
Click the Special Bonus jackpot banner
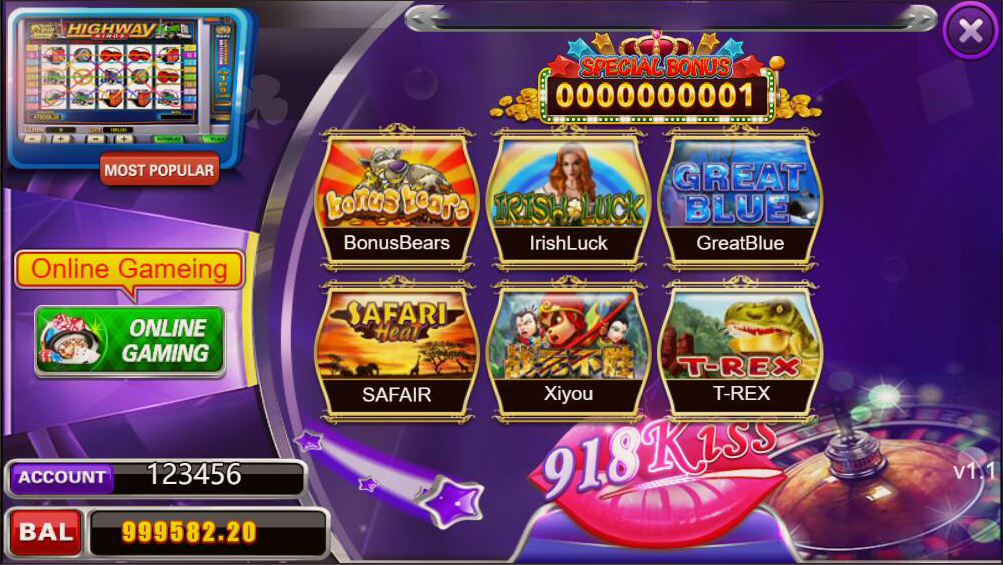point(657,90)
